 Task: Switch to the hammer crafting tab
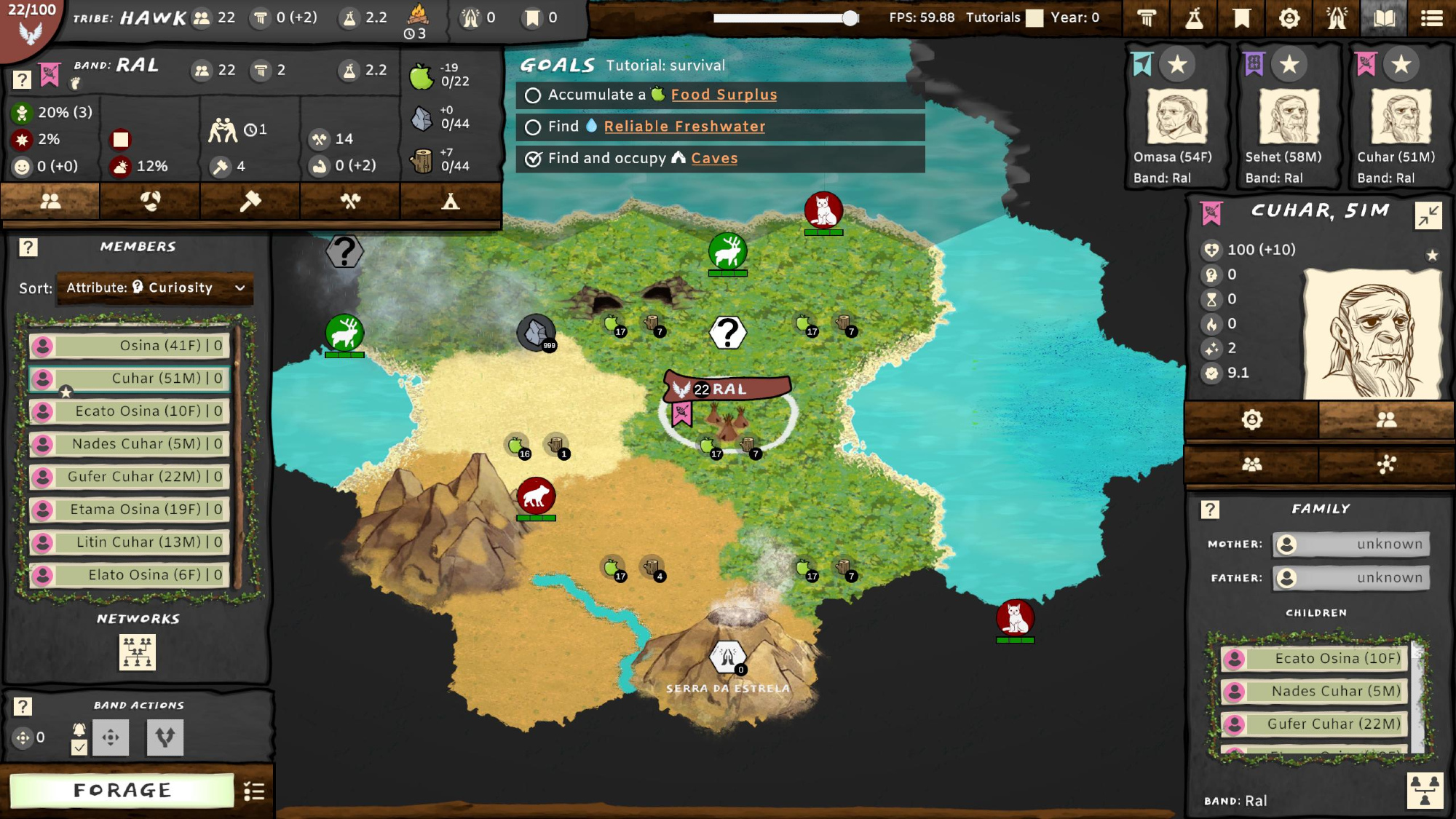coord(250,202)
